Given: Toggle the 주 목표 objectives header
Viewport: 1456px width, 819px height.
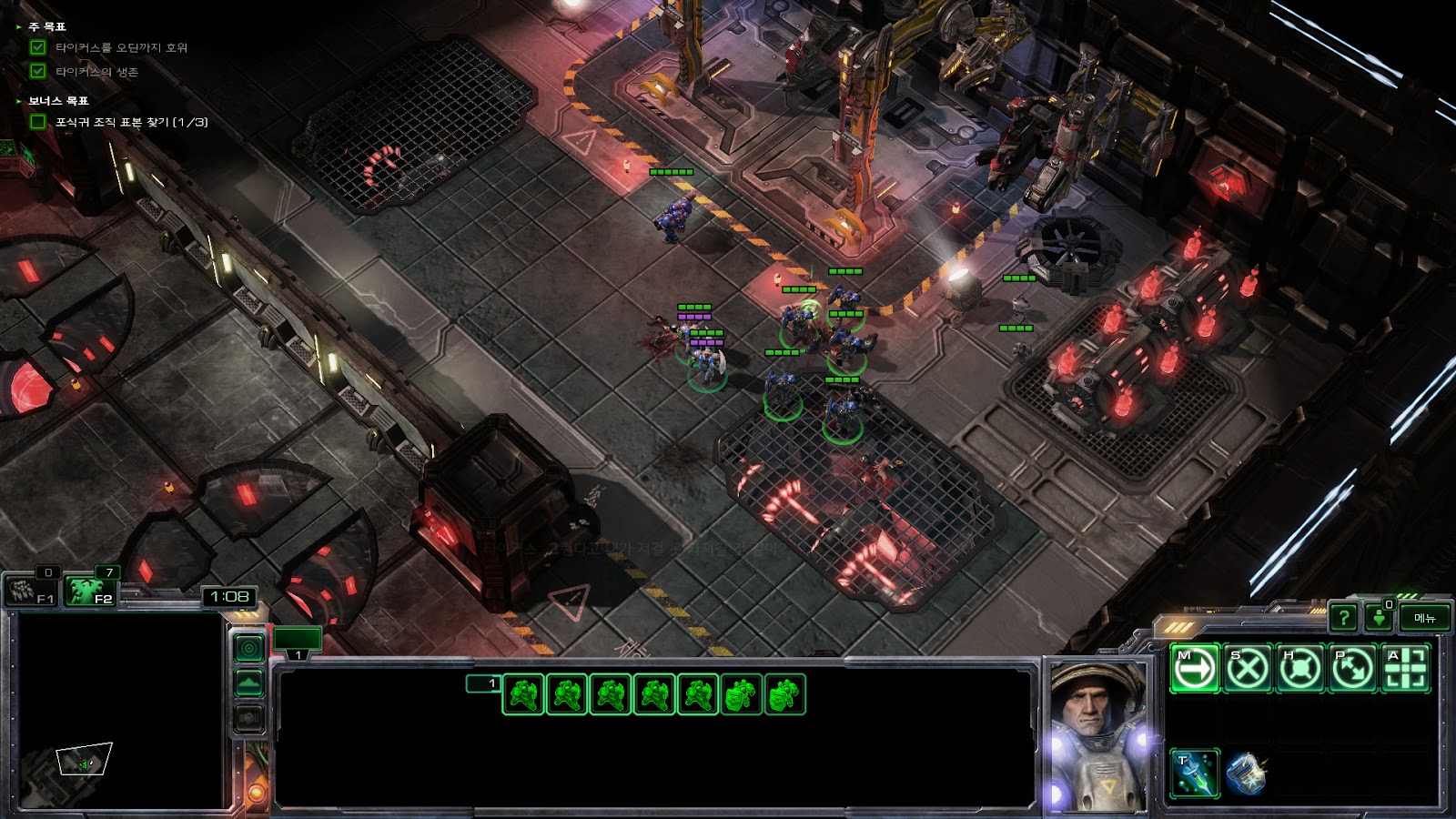Looking at the screenshot, I should coord(45,27).
